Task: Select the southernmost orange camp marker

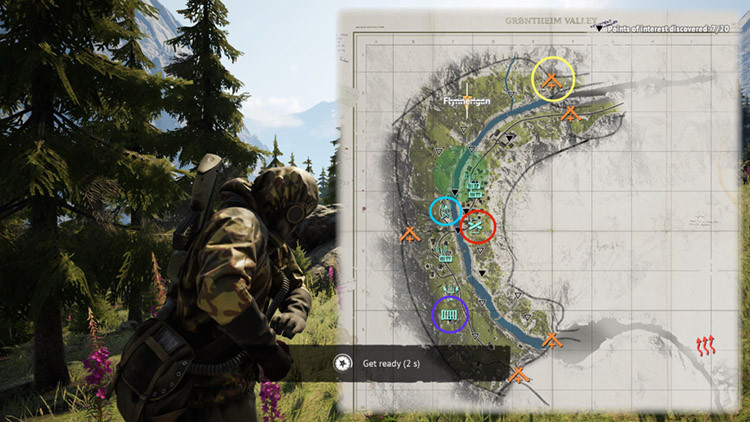Action: [x=518, y=376]
